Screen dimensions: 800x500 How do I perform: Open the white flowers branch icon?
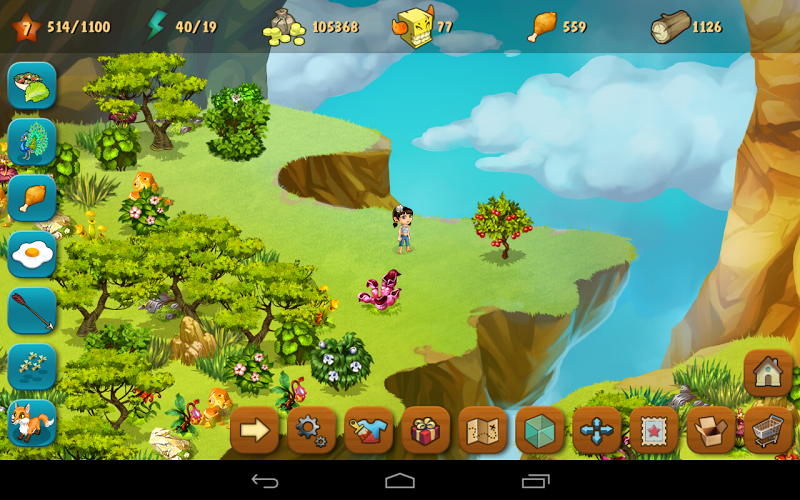[32, 366]
